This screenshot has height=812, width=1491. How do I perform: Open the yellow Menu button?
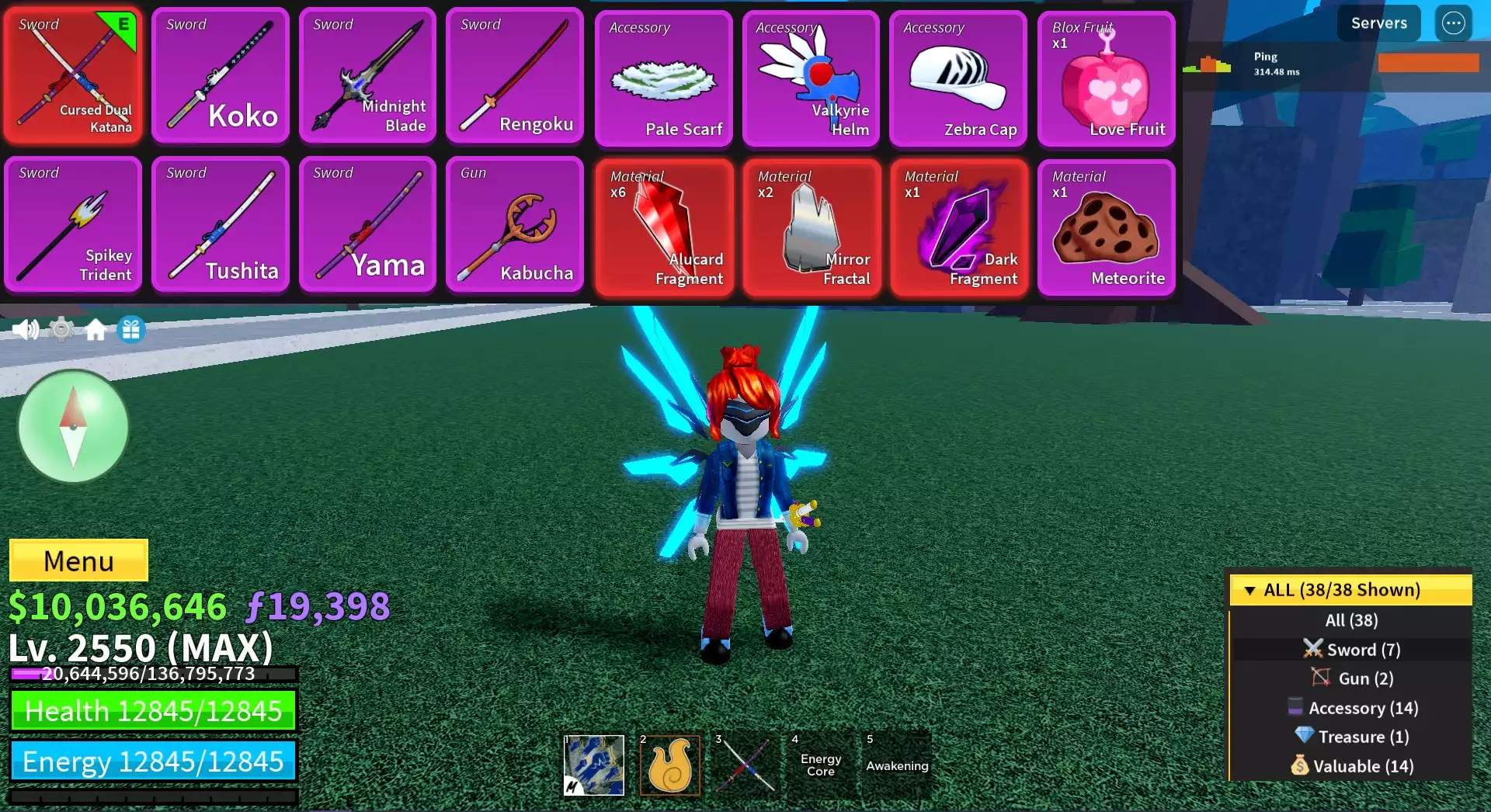[x=78, y=560]
